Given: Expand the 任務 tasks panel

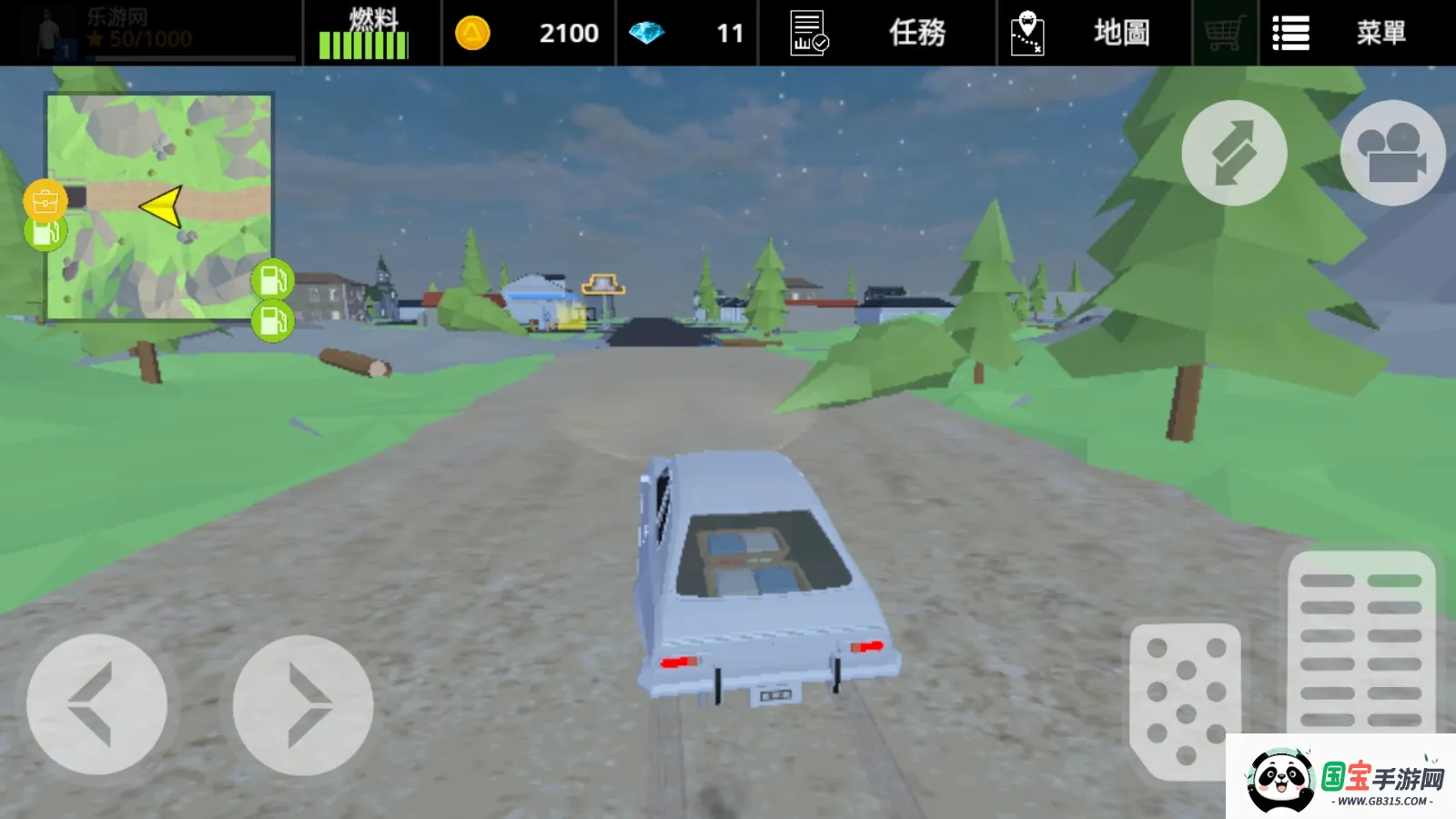Looking at the screenshot, I should (x=916, y=32).
